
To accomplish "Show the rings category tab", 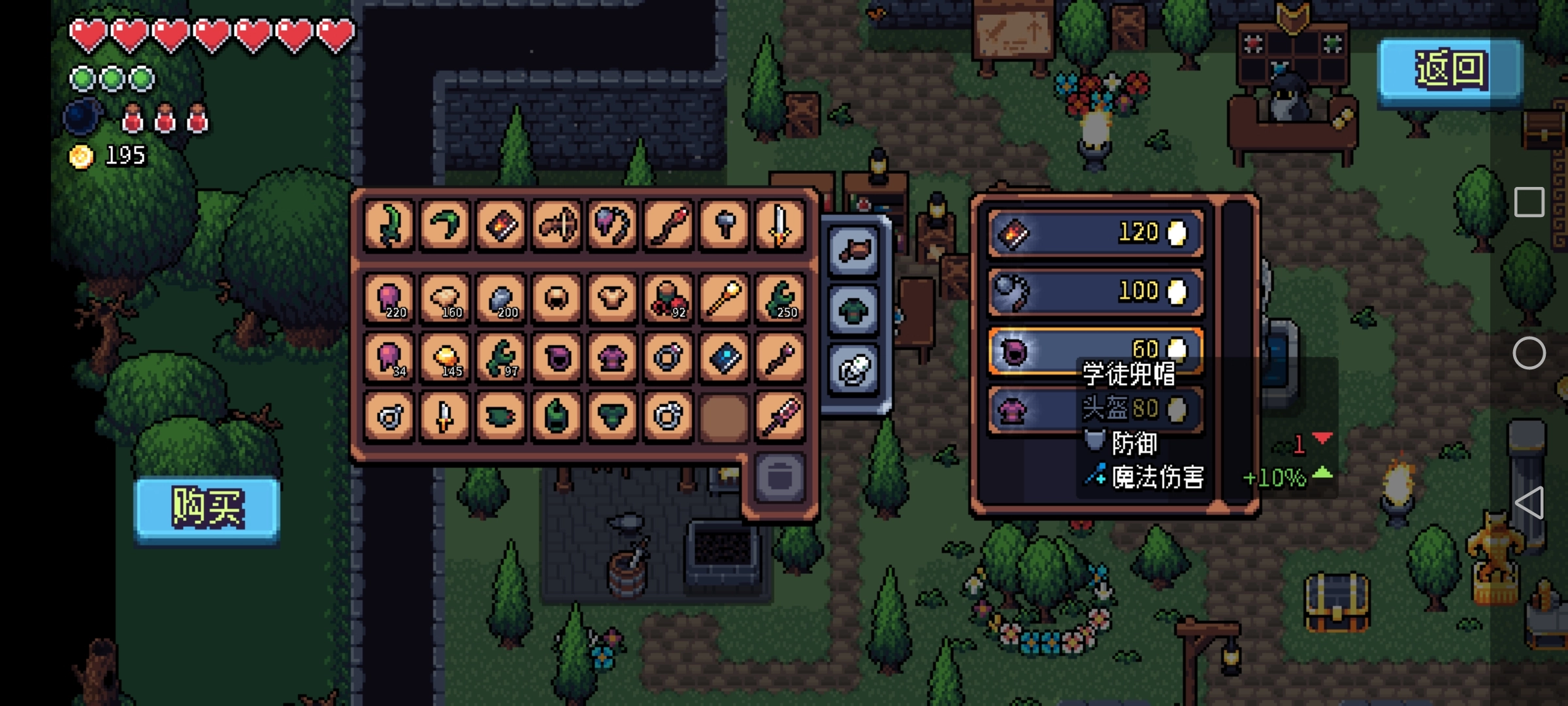I will 855,368.
